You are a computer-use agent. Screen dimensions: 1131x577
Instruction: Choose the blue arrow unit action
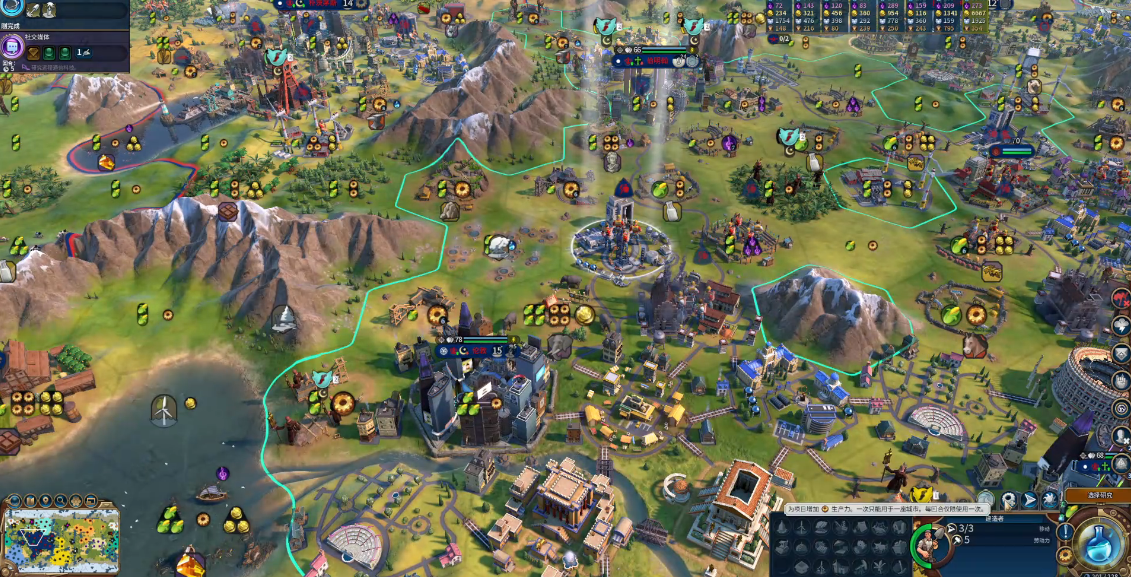[x=1029, y=499]
